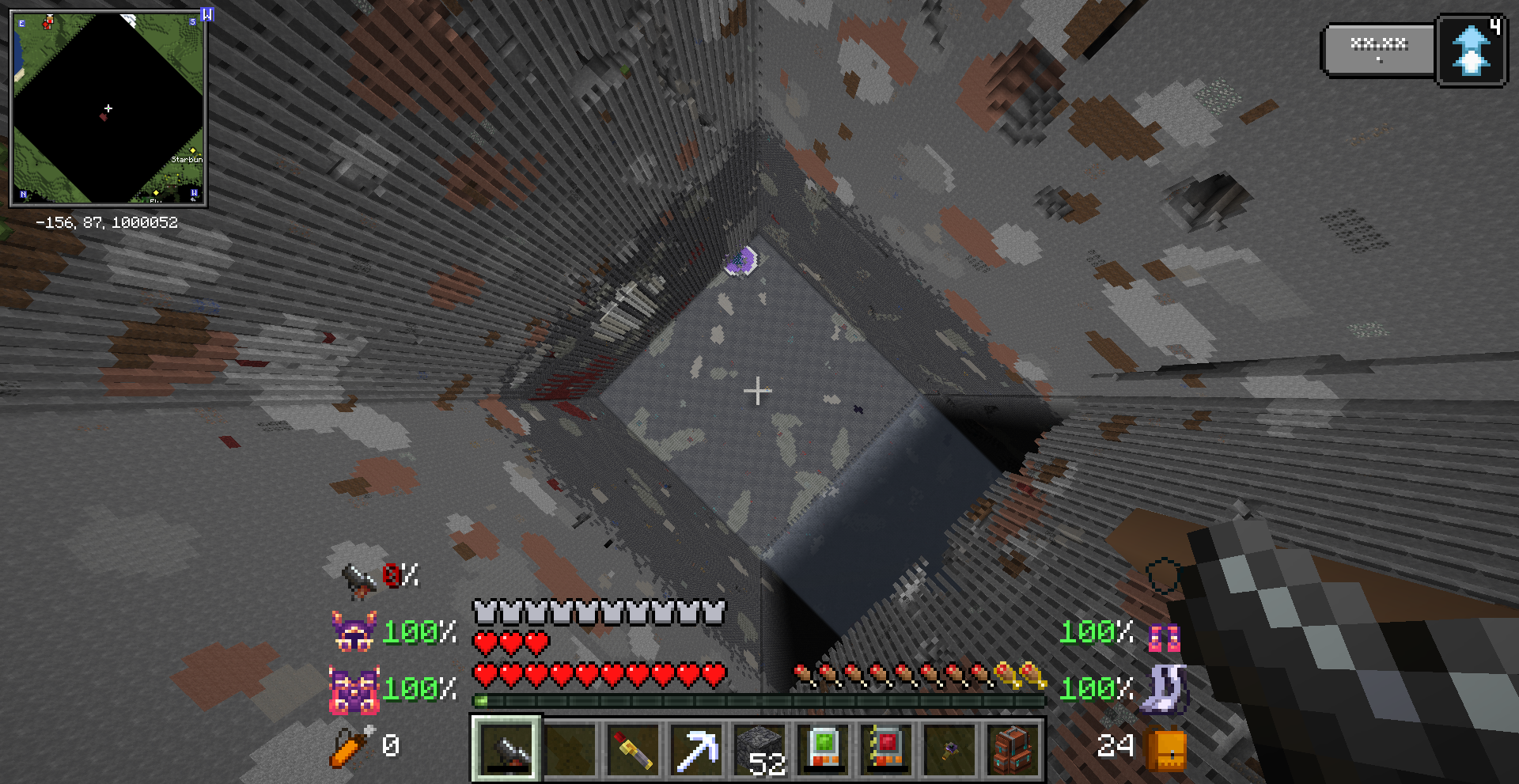Click the purple helmet armor icon

click(353, 631)
